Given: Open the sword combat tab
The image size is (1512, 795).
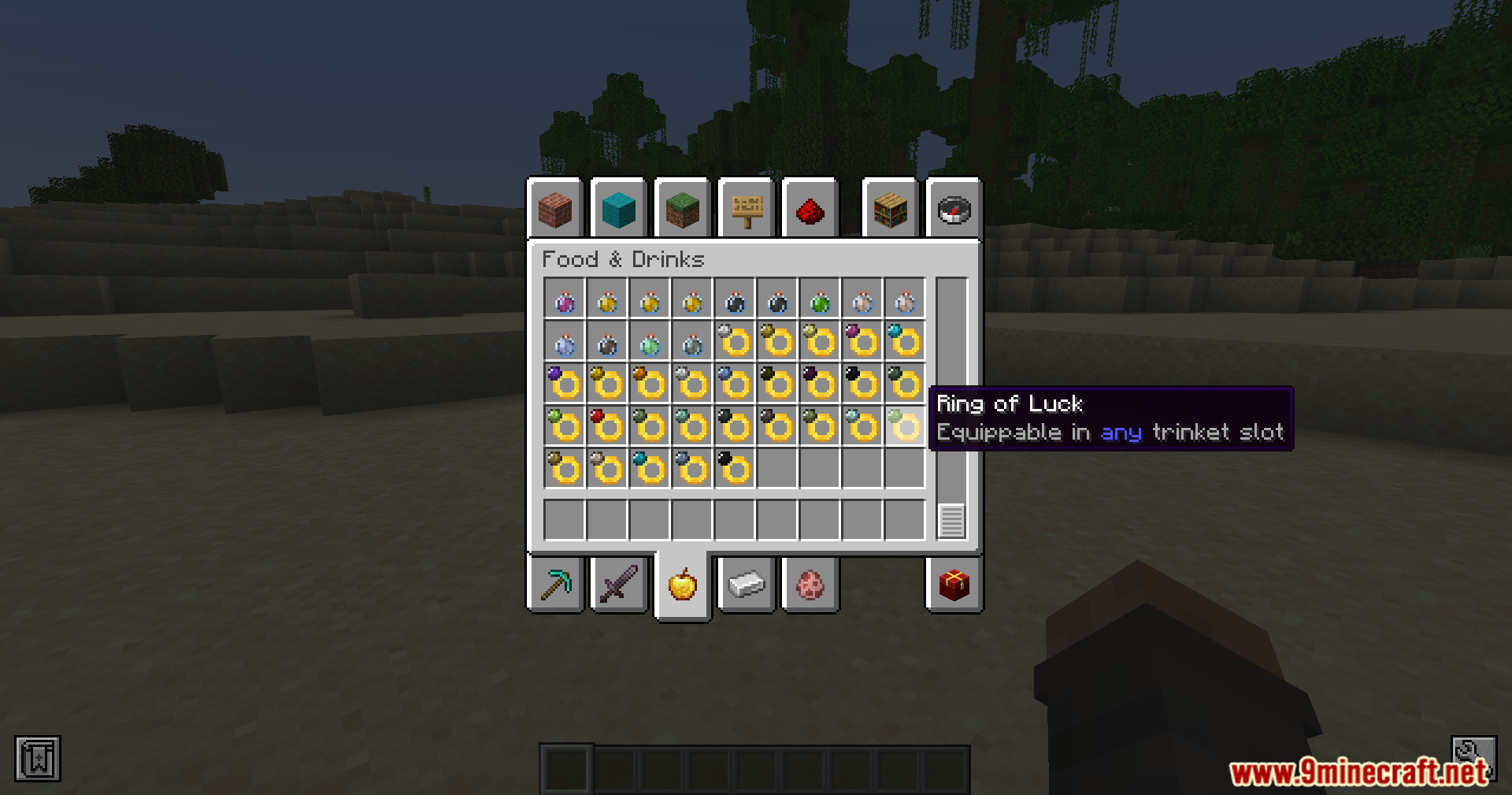Looking at the screenshot, I should 619,585.
